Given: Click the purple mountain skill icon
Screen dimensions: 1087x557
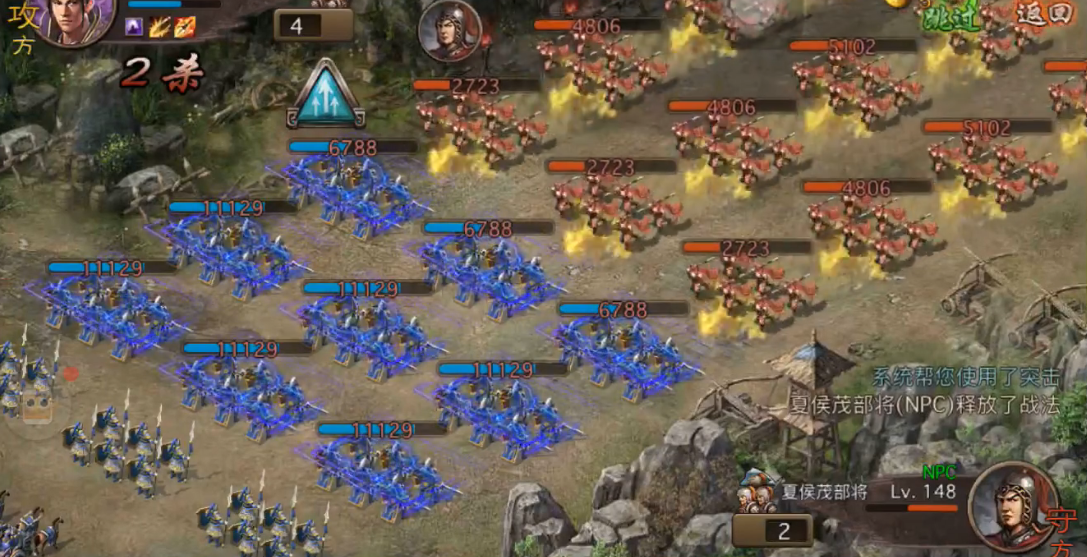Looking at the screenshot, I should tap(133, 28).
